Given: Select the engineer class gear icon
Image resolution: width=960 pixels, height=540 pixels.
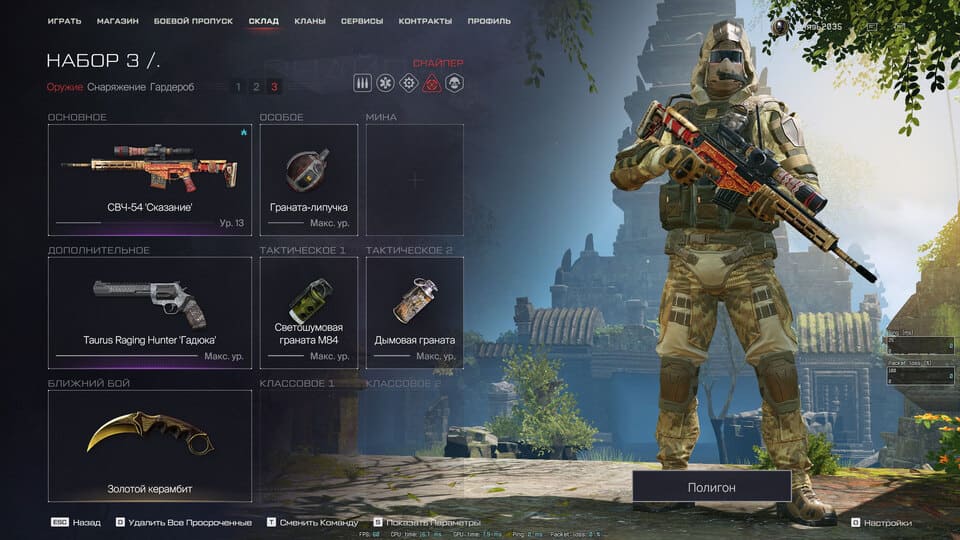Looking at the screenshot, I should tap(409, 83).
